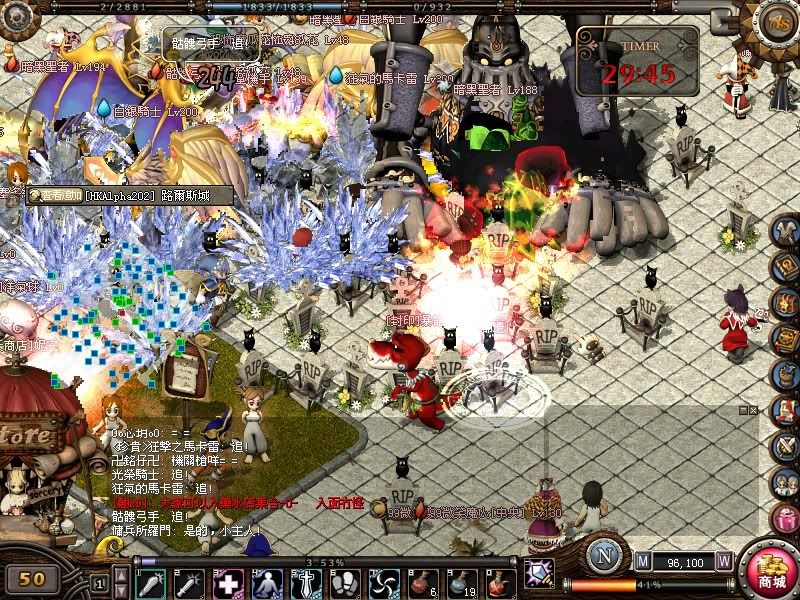Screen dimensions: 800x600
Task: Activate the footprints skill
Action: [x=344, y=582]
